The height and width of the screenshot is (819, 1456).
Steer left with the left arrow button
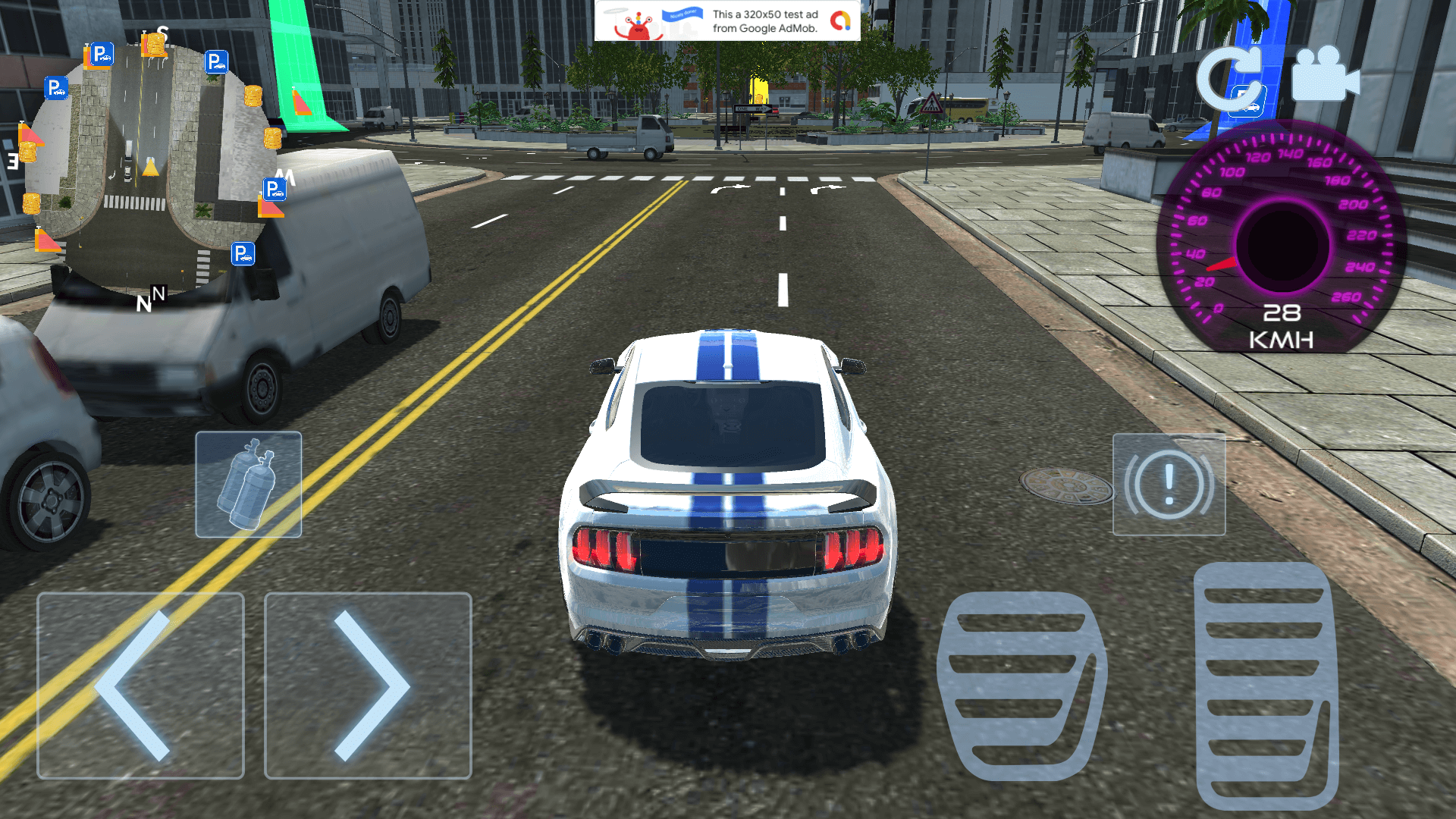coord(140,686)
